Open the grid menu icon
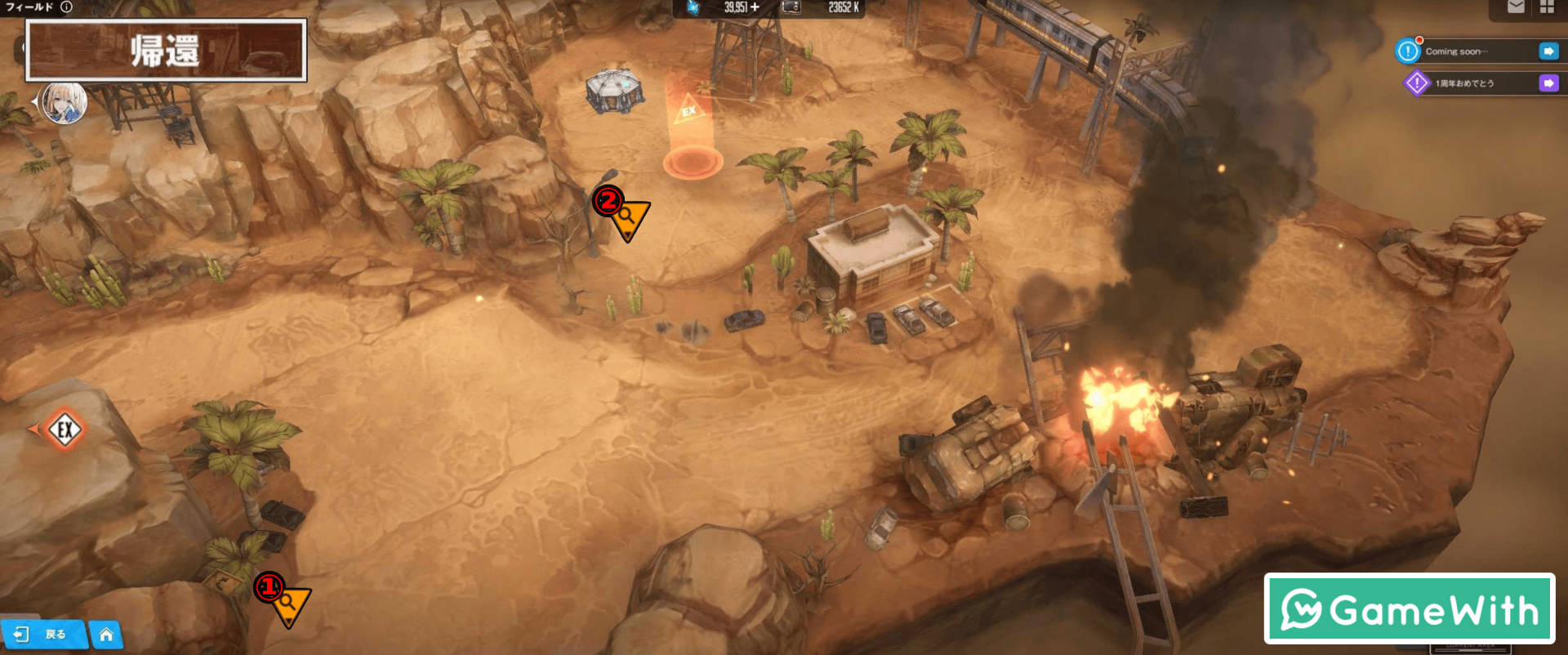The height and width of the screenshot is (655, 1568). coord(1547,7)
